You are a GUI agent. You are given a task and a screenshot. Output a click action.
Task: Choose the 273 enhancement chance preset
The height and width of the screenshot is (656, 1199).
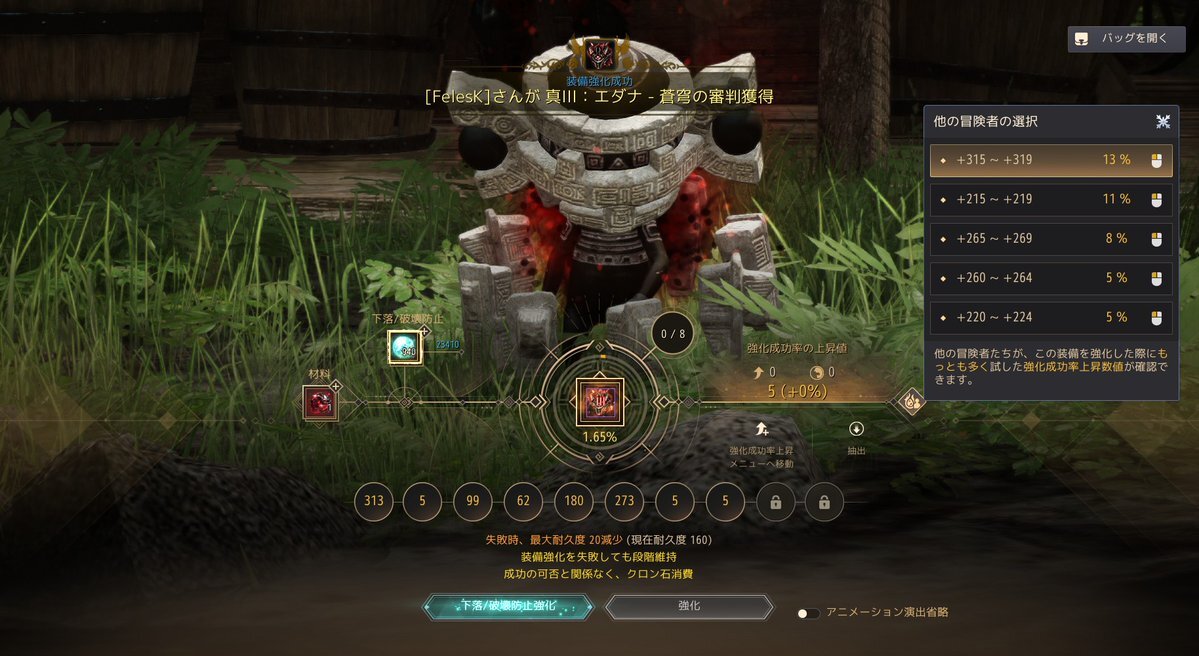pyautogui.click(x=624, y=502)
